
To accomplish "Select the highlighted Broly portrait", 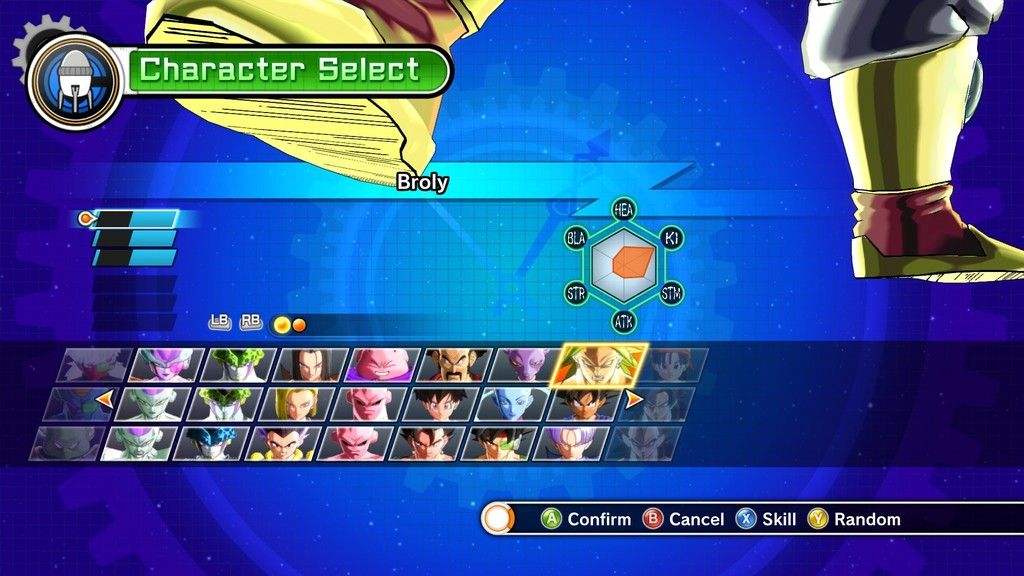I will pyautogui.click(x=598, y=366).
